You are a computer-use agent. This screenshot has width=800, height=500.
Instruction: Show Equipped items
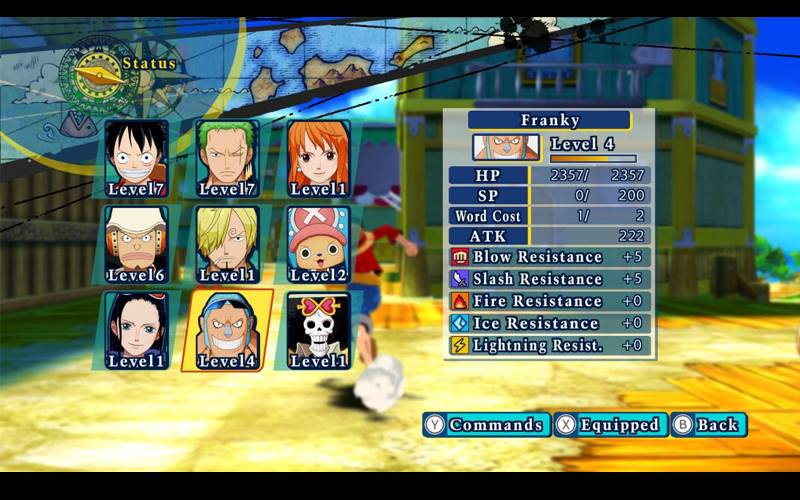click(610, 425)
